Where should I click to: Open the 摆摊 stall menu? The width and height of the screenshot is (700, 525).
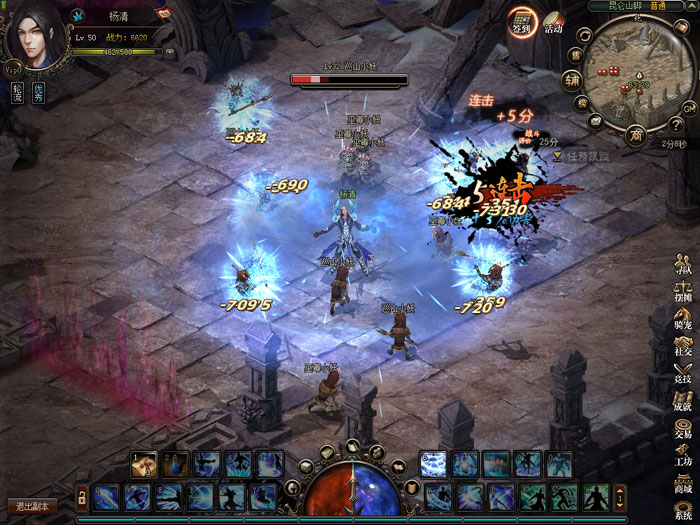coord(683,290)
